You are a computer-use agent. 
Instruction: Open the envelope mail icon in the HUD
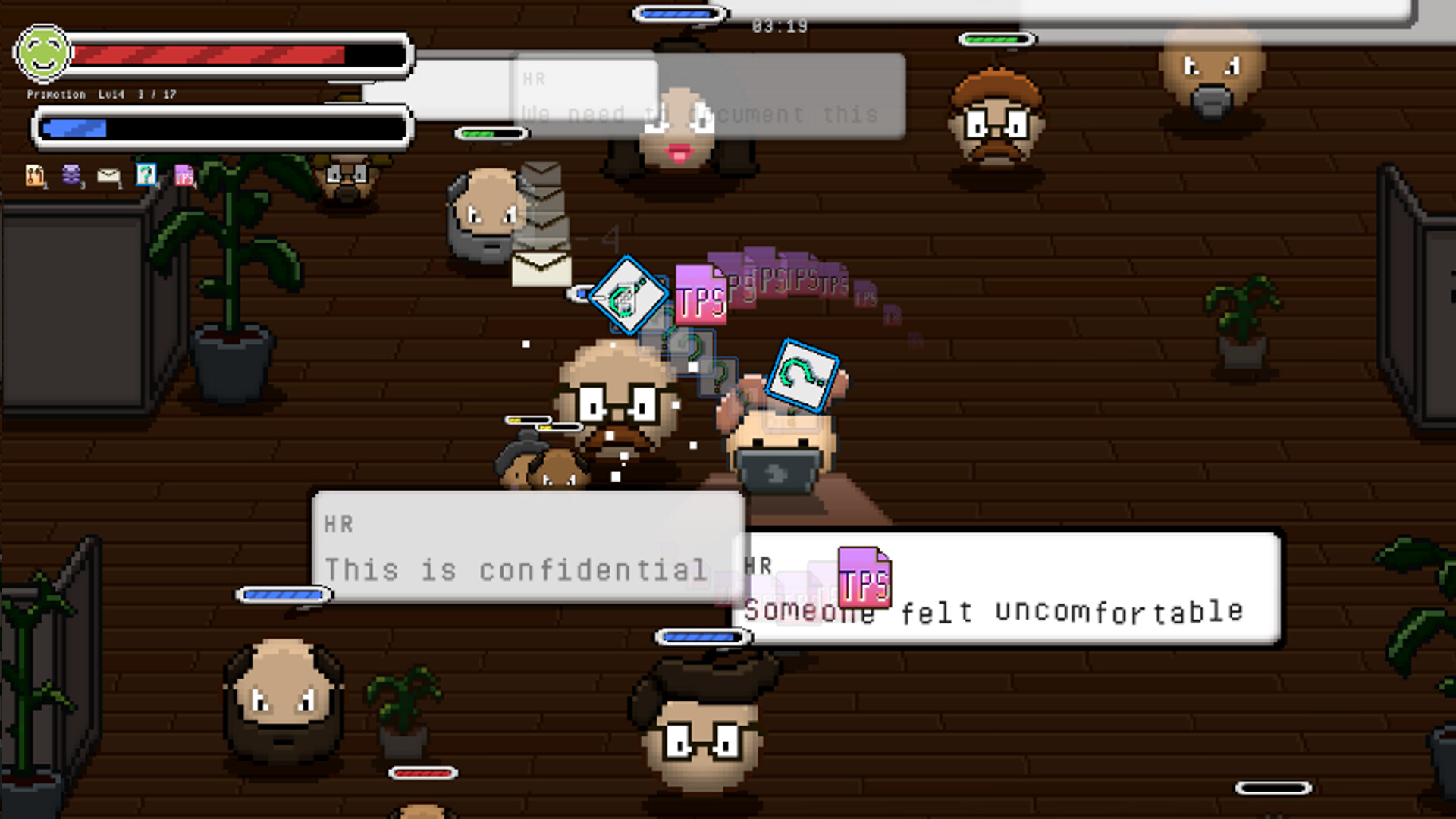point(108,174)
